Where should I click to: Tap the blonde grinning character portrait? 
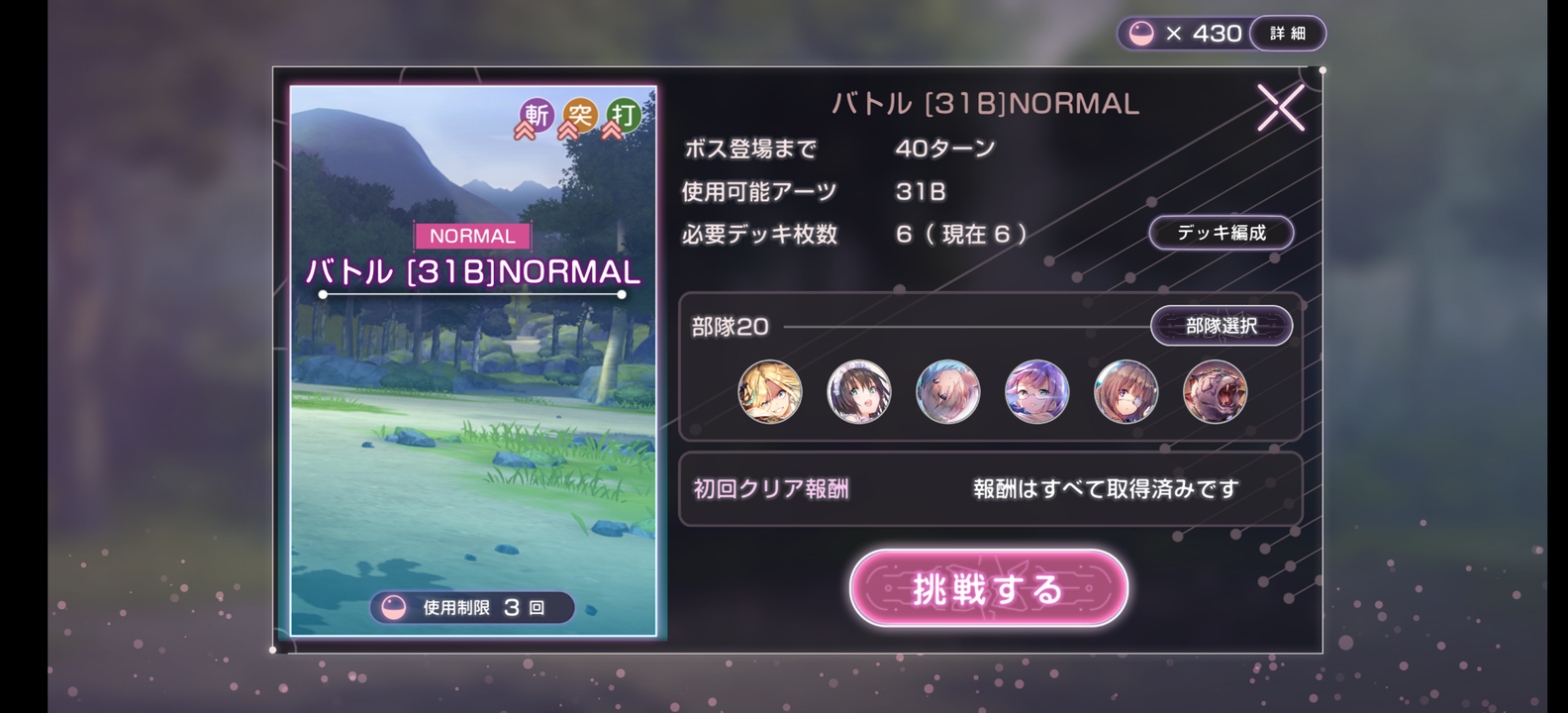click(x=770, y=391)
